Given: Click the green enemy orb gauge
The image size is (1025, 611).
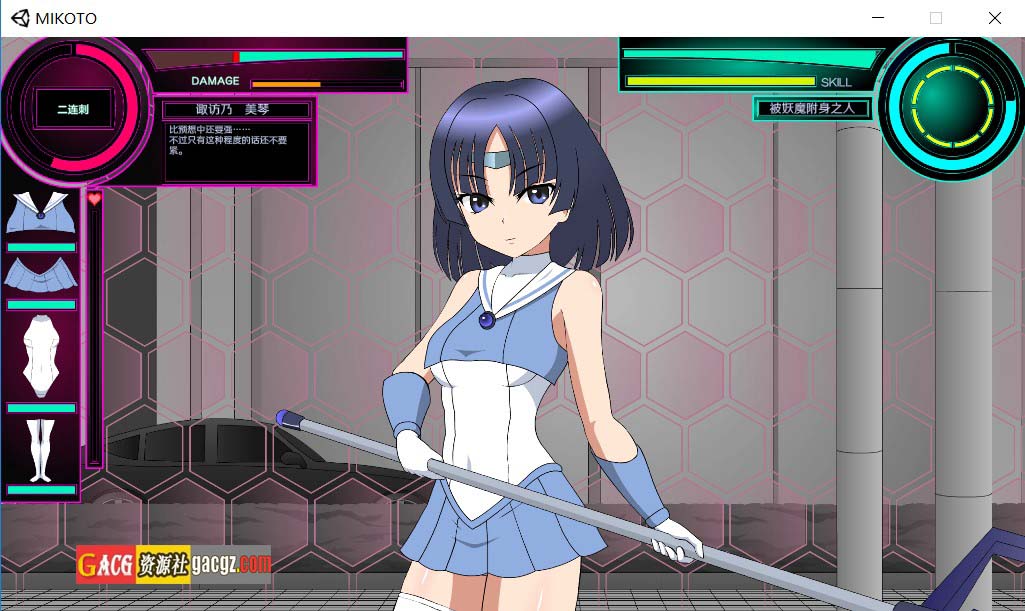Looking at the screenshot, I should (948, 107).
